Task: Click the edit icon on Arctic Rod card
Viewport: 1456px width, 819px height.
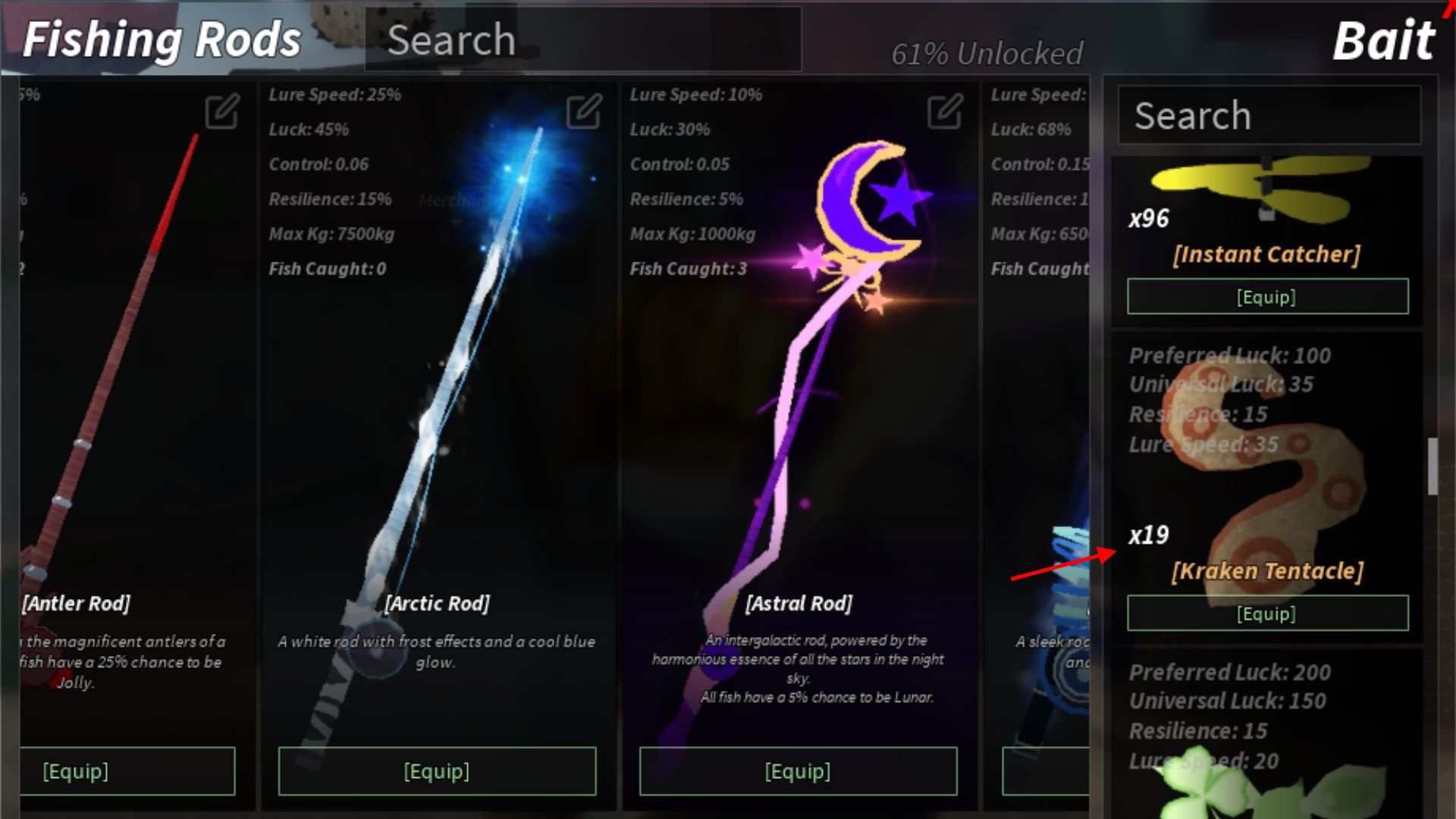Action: 584,111
